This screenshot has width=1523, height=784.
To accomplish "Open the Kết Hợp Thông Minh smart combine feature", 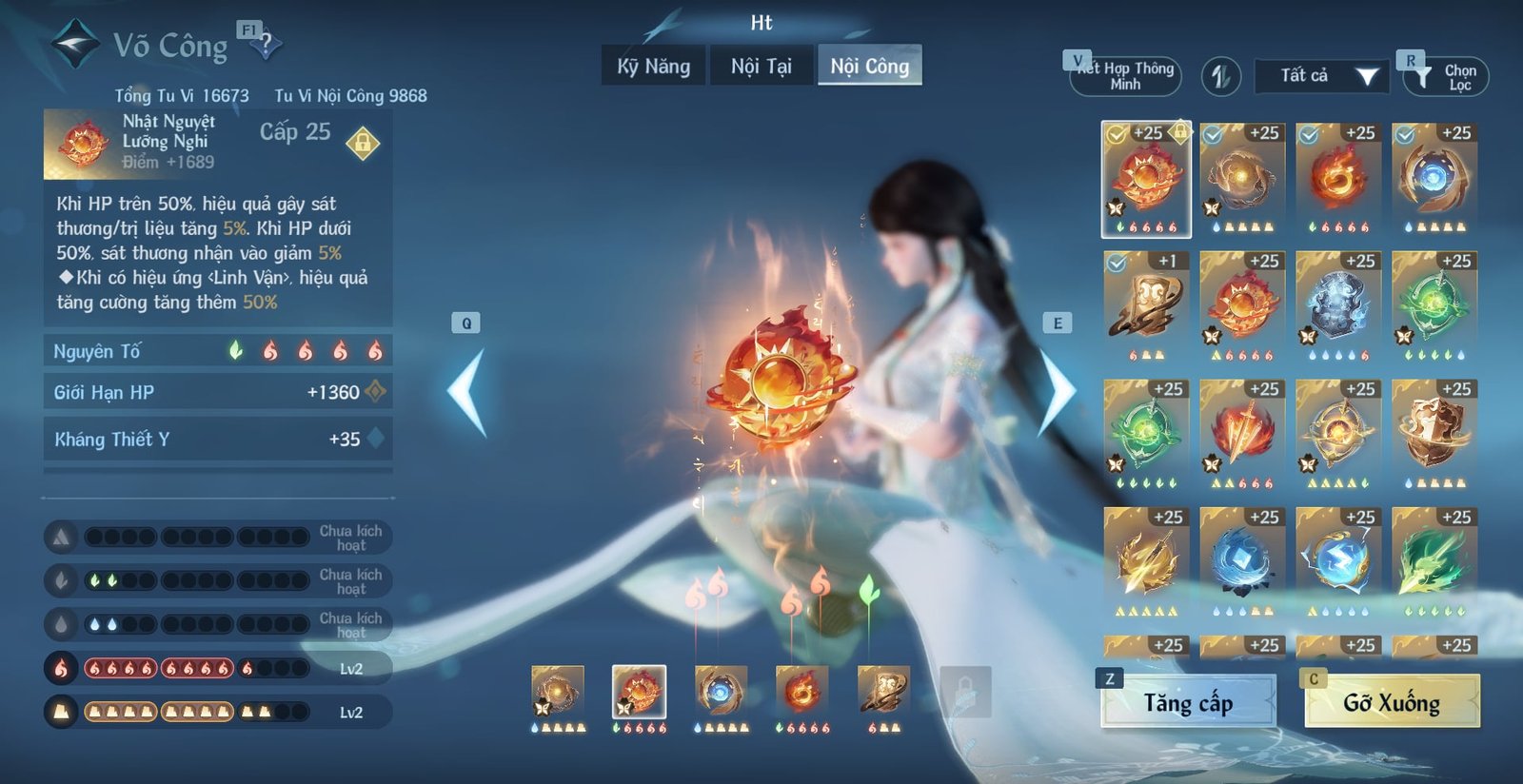I will [x=1123, y=74].
